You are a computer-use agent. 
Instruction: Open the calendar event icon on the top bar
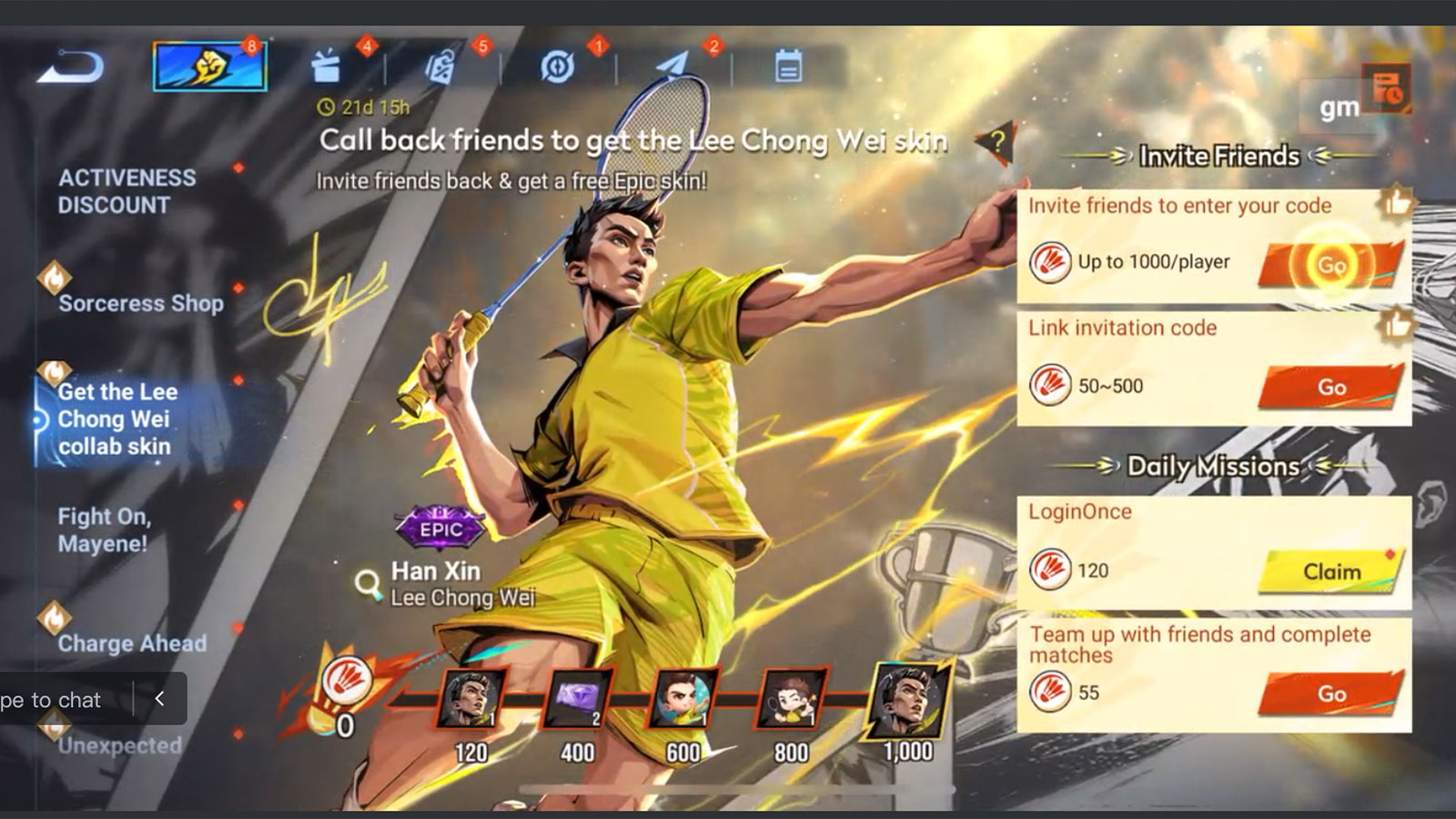788,67
